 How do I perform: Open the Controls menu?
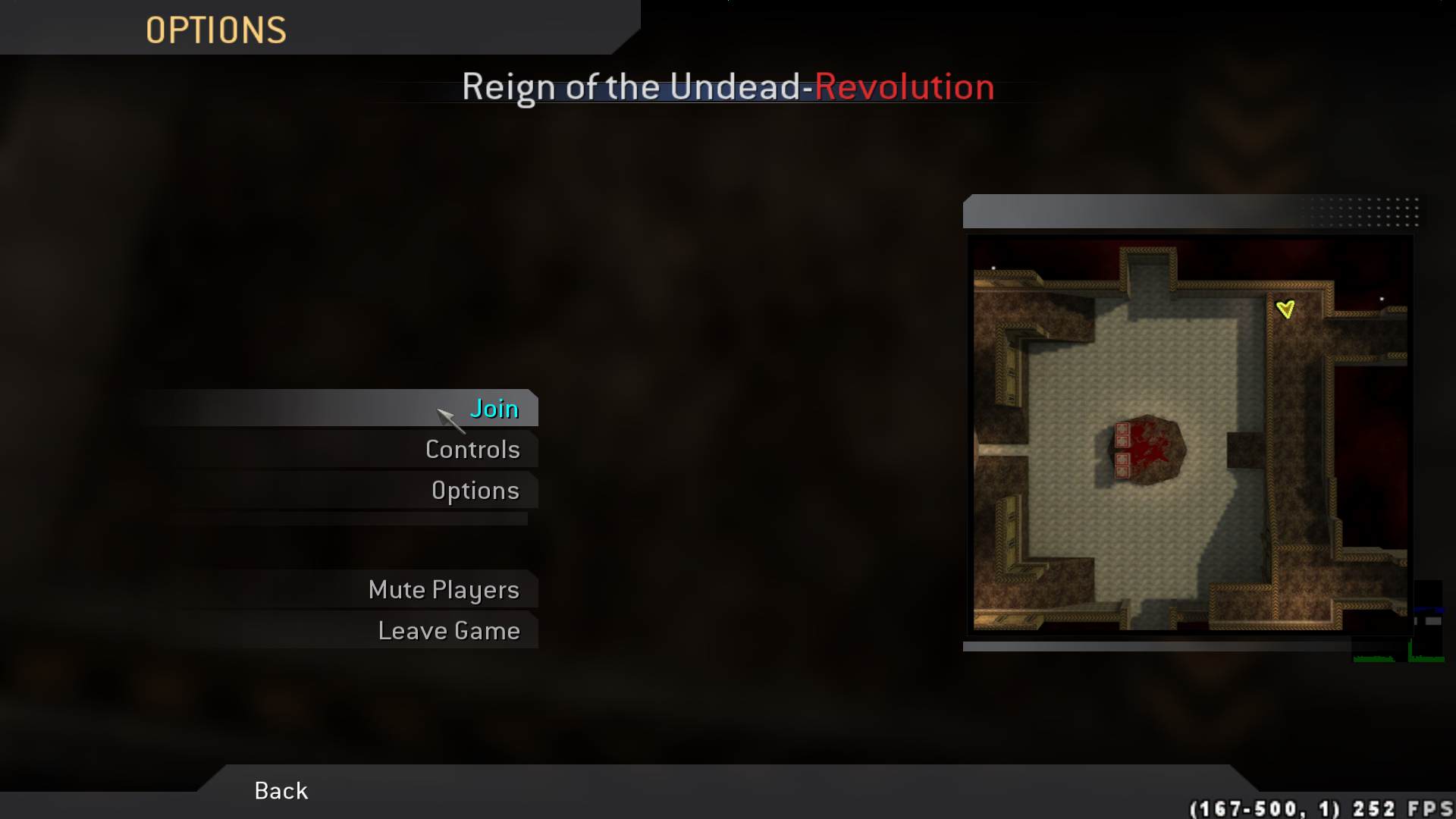click(472, 449)
